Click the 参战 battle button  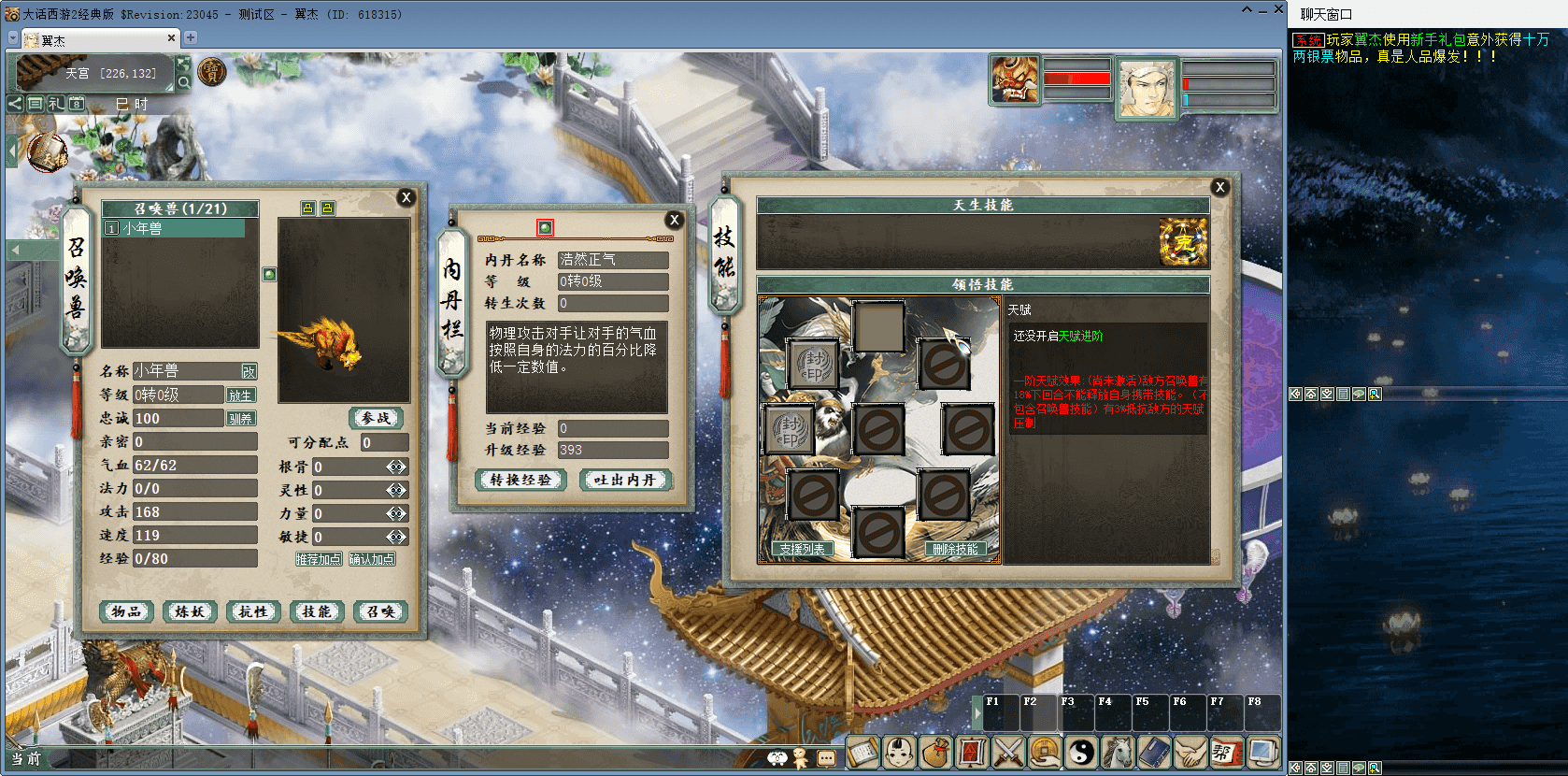point(376,418)
